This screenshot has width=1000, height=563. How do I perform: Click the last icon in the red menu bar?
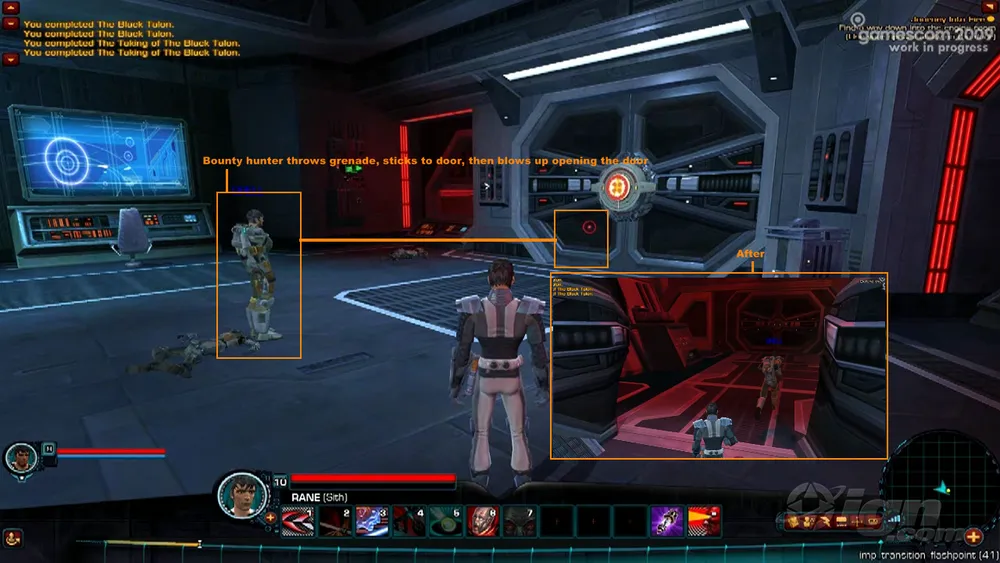[873, 521]
